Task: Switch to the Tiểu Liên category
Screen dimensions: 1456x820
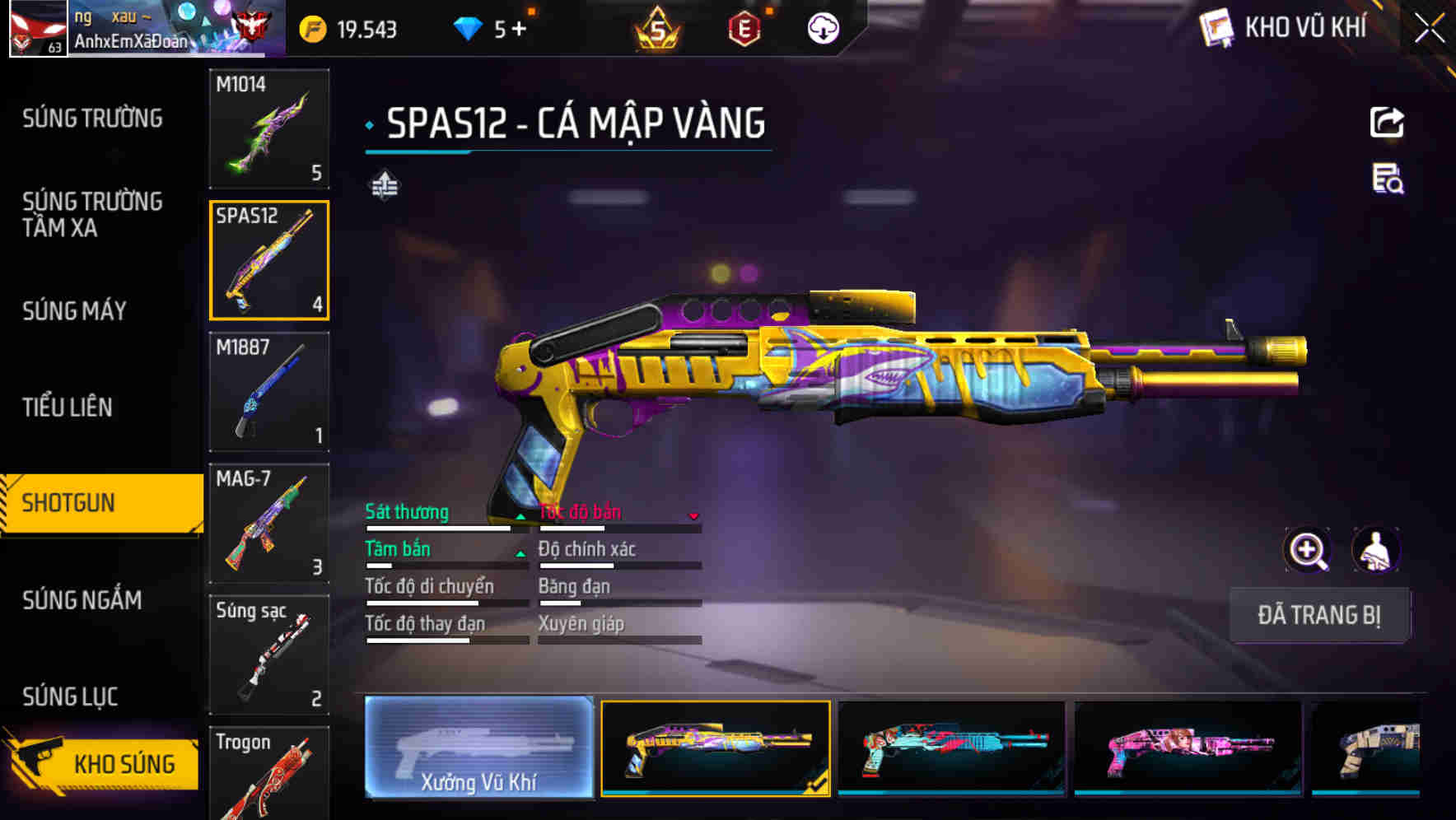Action: pyautogui.click(x=68, y=407)
